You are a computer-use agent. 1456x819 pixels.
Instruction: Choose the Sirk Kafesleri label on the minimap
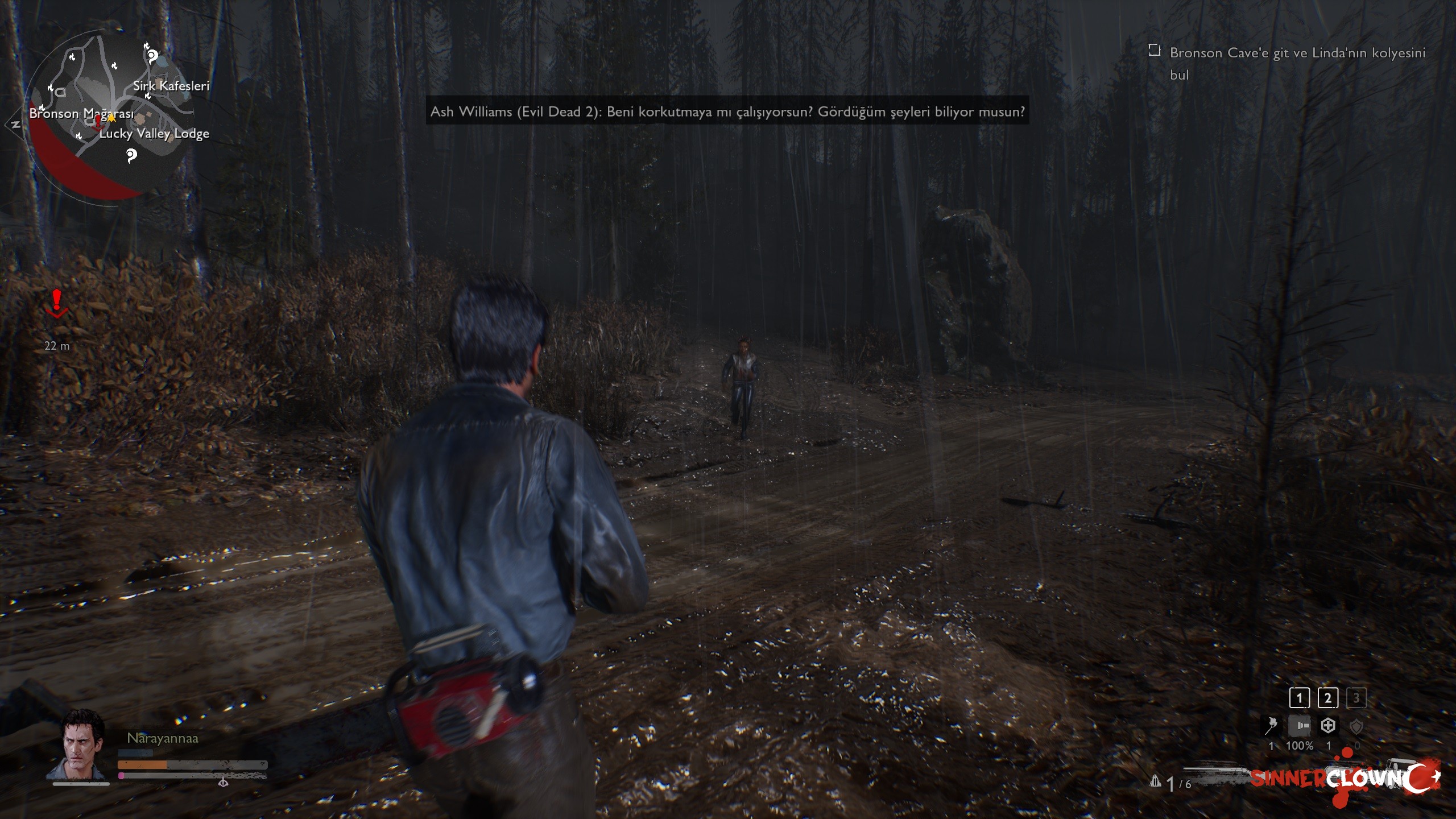pyautogui.click(x=171, y=86)
